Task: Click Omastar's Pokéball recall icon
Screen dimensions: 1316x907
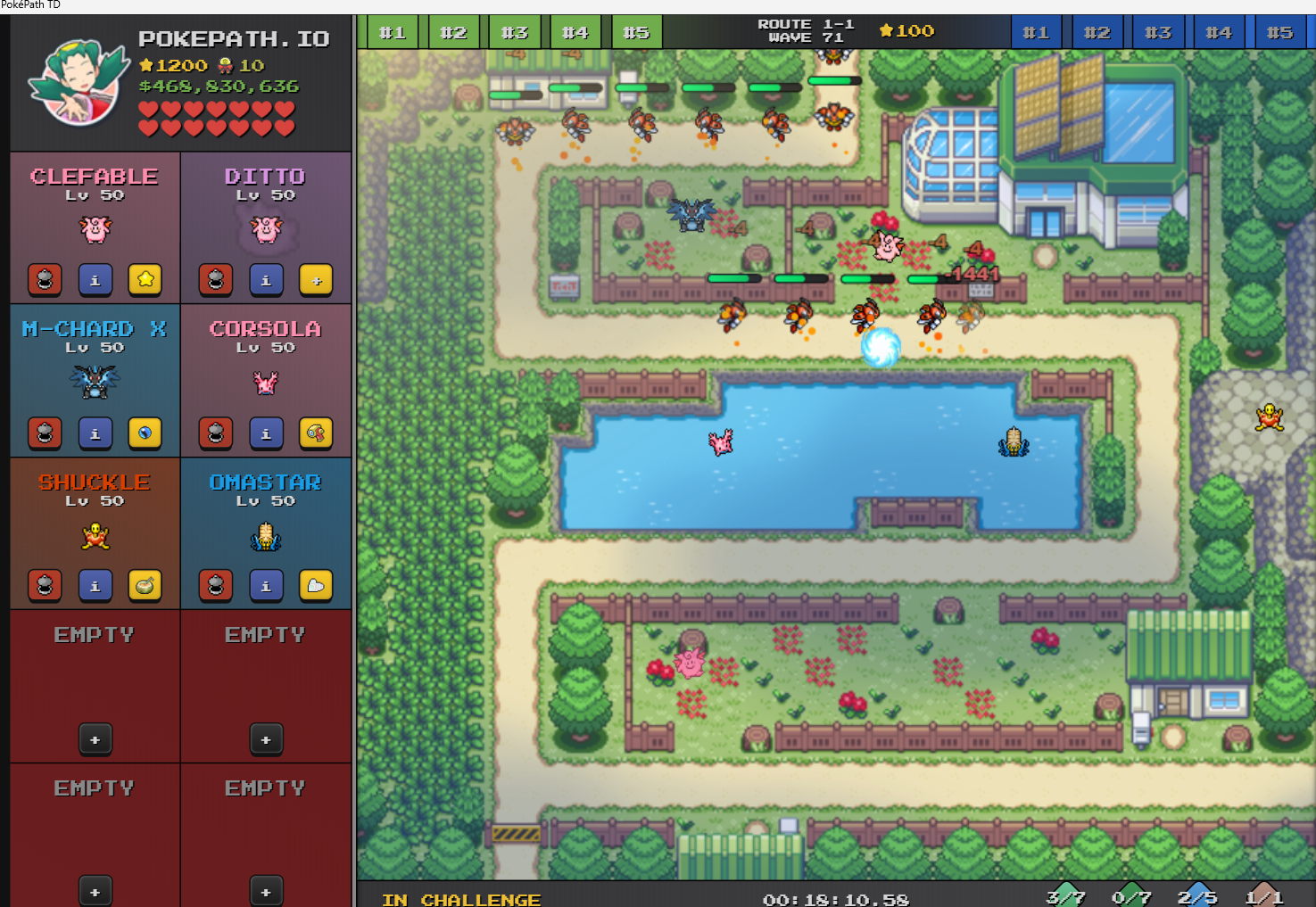Action: tap(216, 586)
